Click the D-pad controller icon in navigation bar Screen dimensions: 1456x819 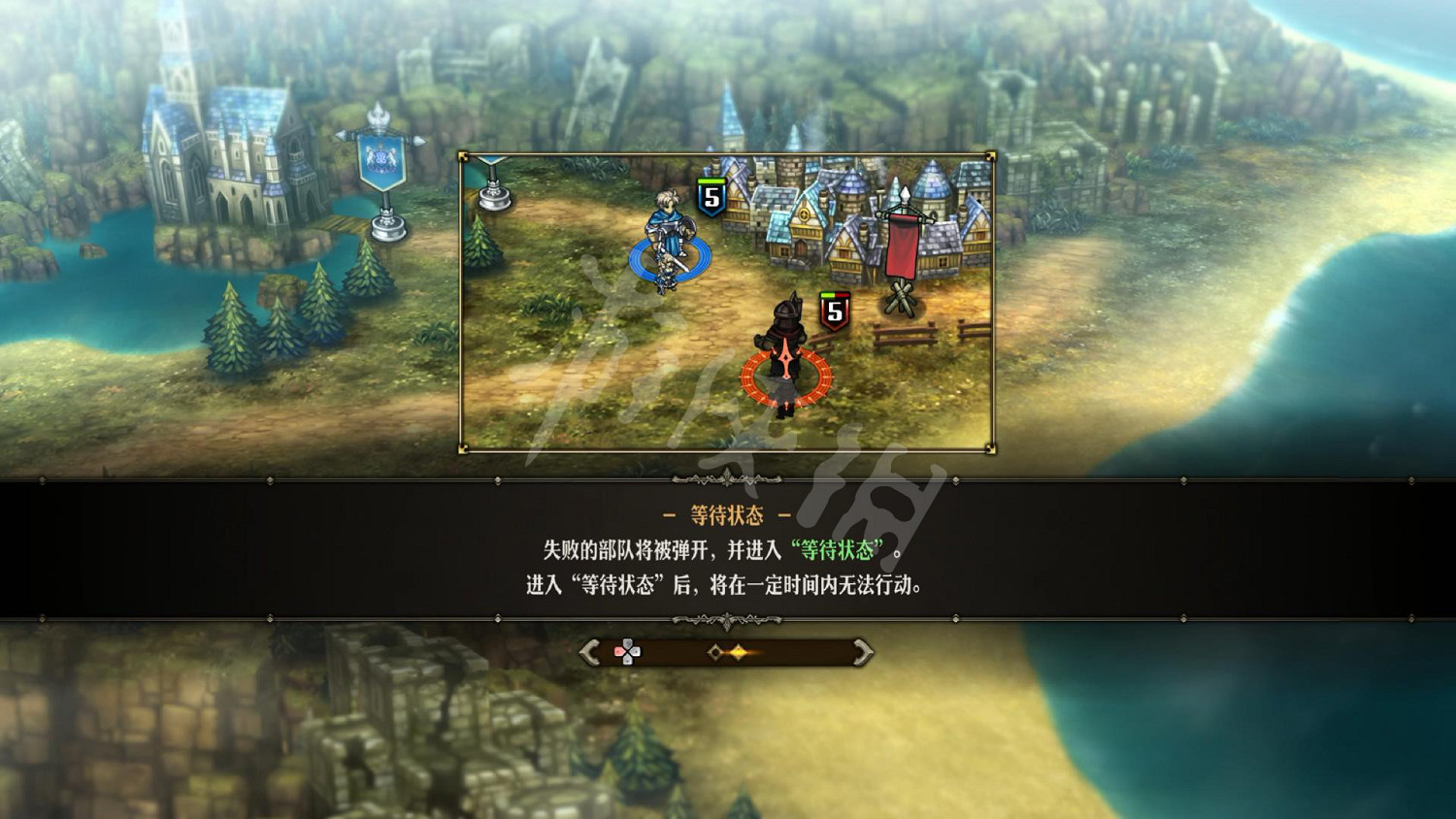point(628,651)
